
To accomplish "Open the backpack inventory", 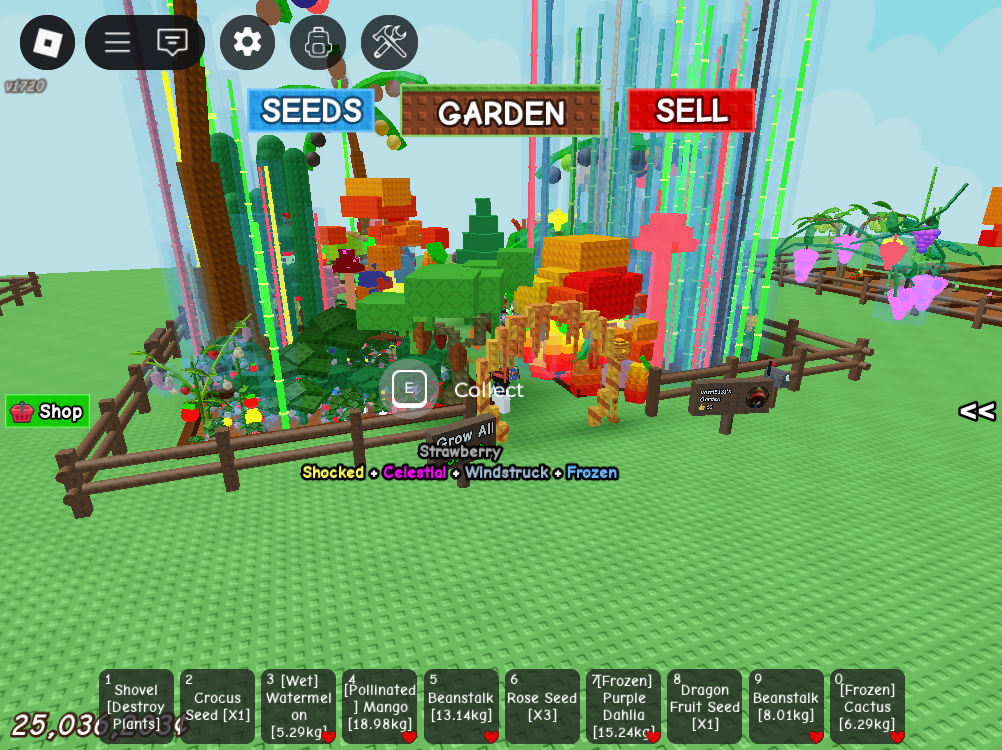I will 318,42.
